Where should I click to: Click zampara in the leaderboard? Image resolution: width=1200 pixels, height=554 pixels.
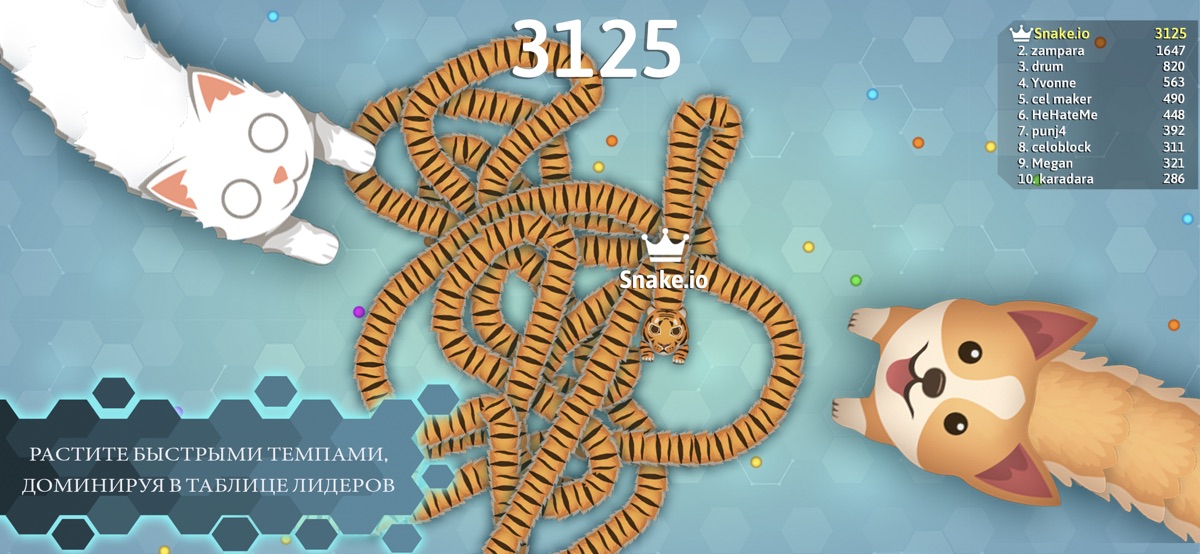click(x=1100, y=50)
